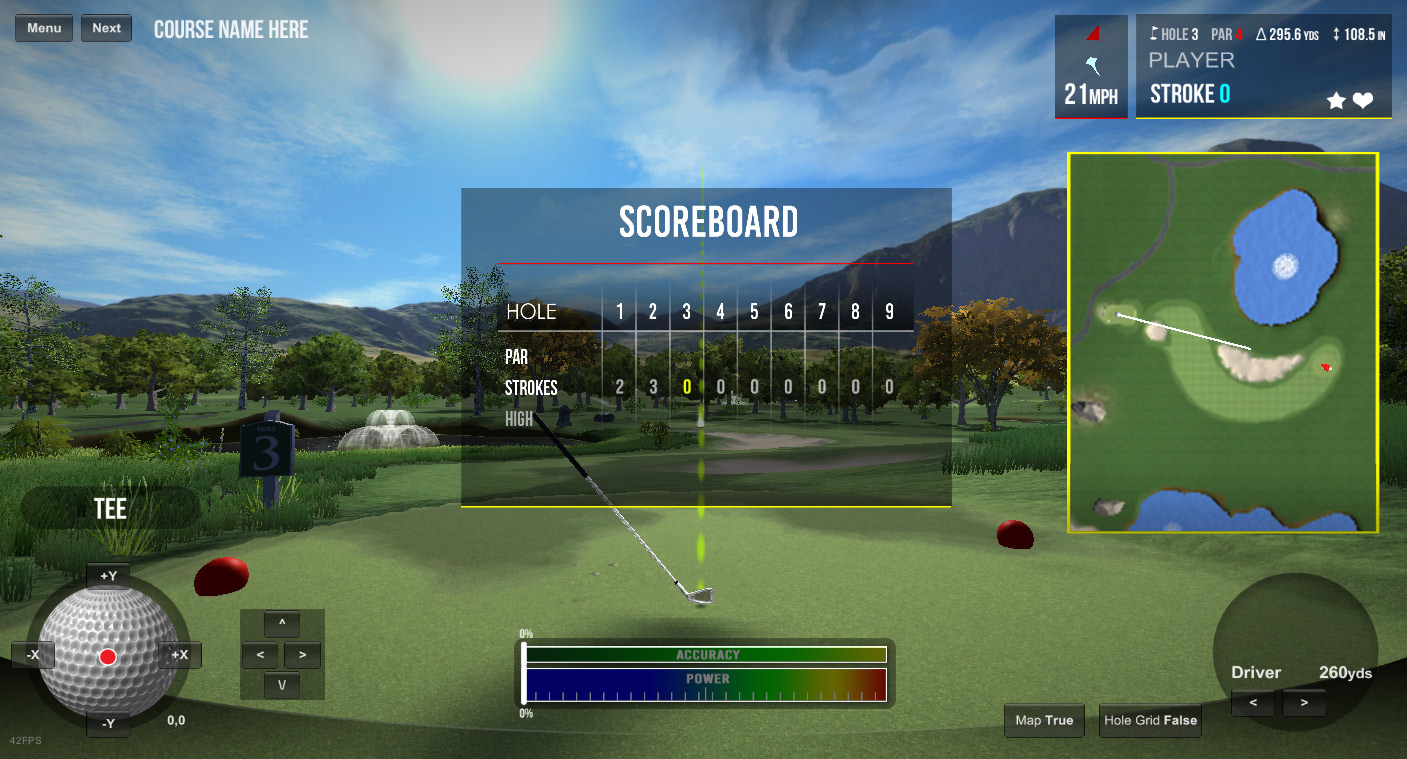Click the power meter bar
Viewport: 1407px width, 759px height.
[x=706, y=684]
